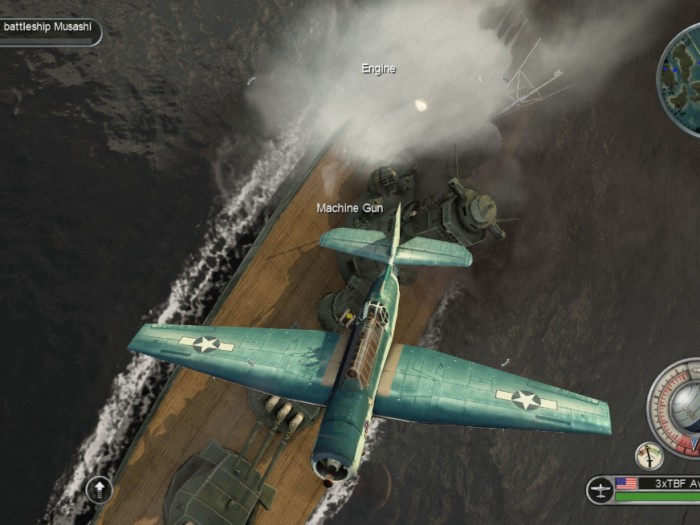Click the small needle gauge dial
The width and height of the screenshot is (700, 525).
click(x=650, y=456)
